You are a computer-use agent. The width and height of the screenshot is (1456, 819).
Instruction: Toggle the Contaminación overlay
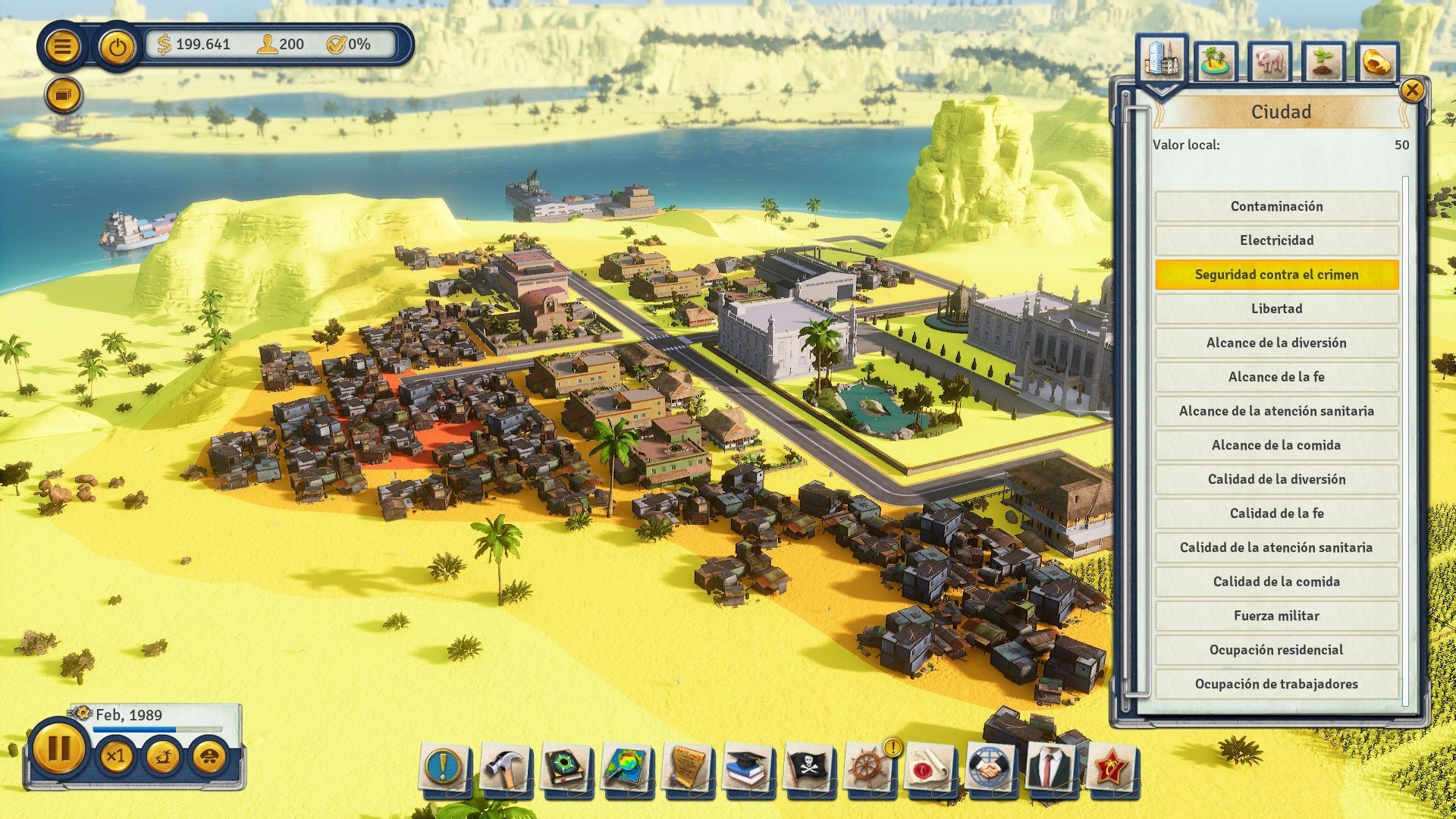tap(1276, 206)
